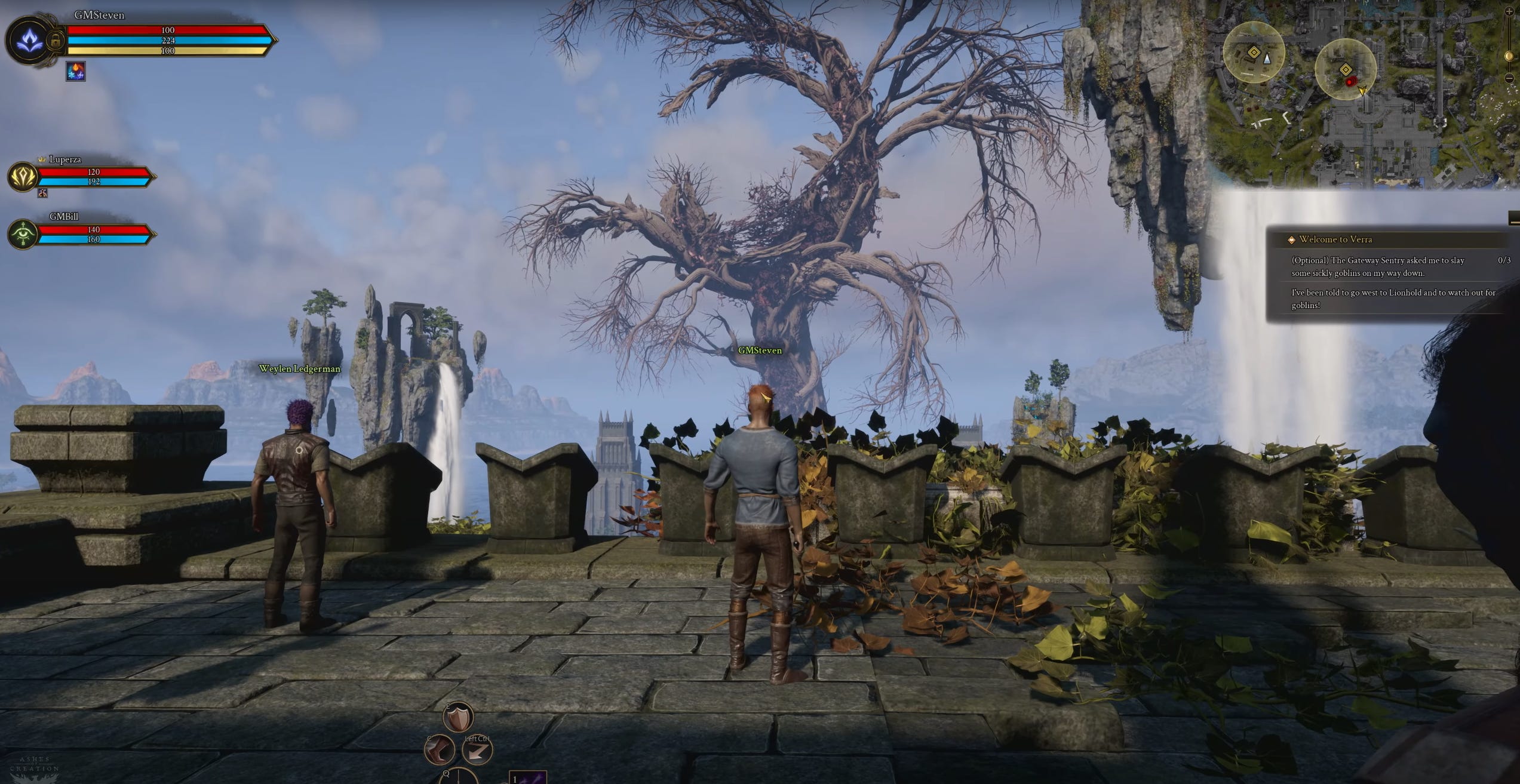Click the crown icon next to Luperza's name
The image size is (1520, 784).
(42, 159)
